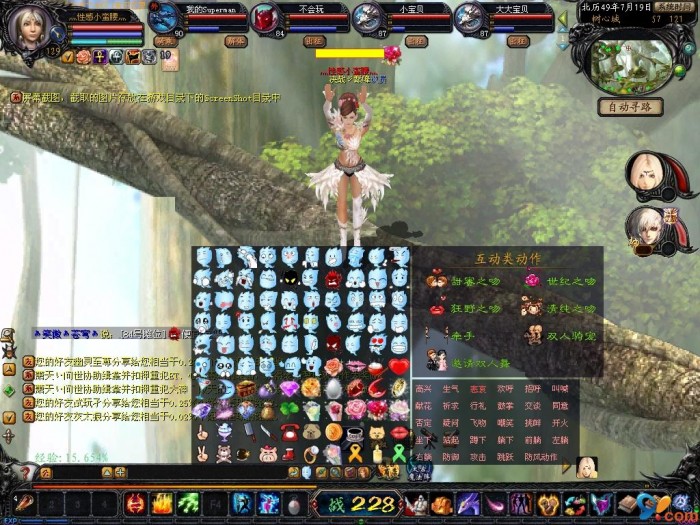
Task: Select the yellow ribbon emoticon
Action: coord(355,453)
